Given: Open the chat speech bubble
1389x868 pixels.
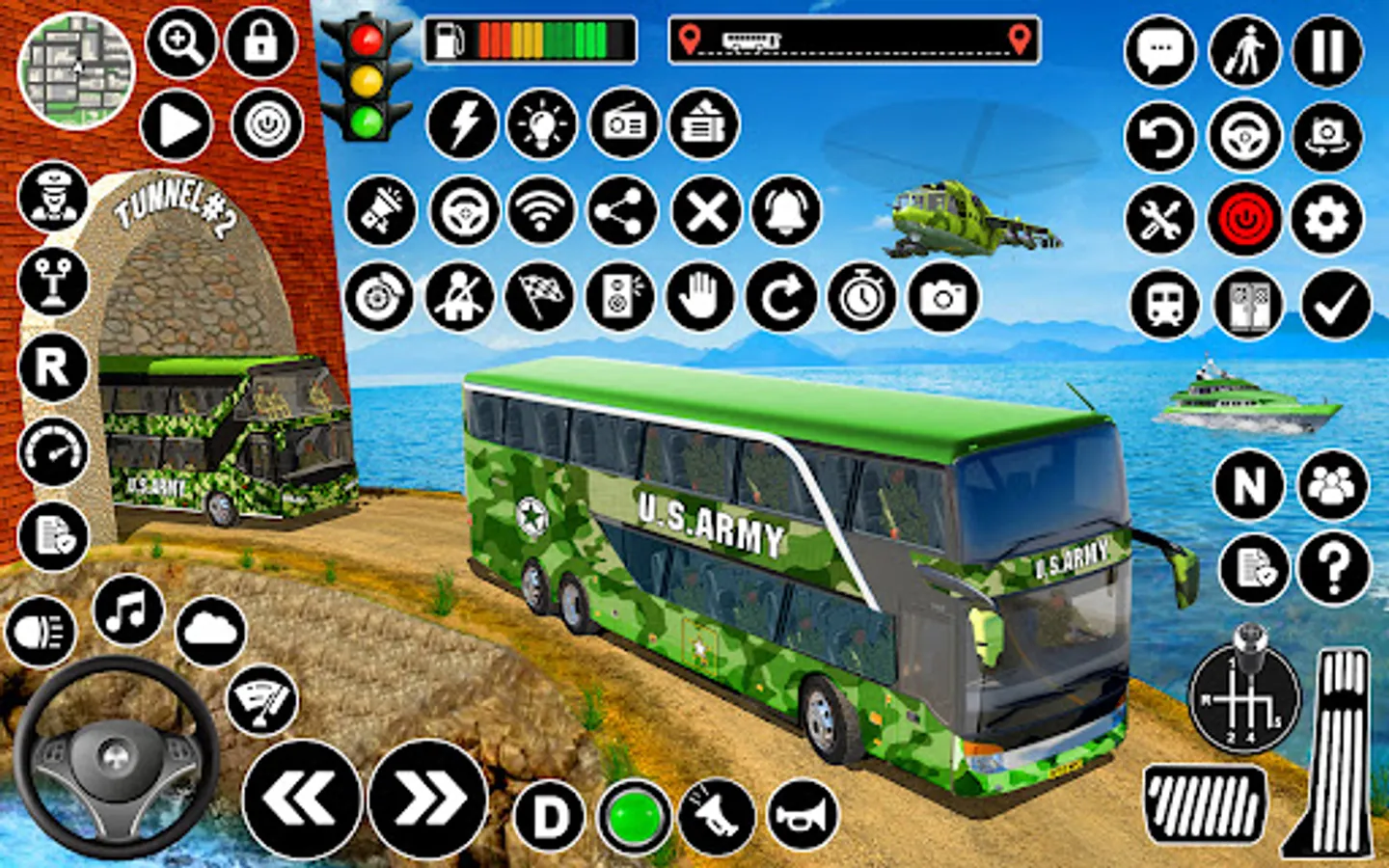Looking at the screenshot, I should [x=1159, y=51].
